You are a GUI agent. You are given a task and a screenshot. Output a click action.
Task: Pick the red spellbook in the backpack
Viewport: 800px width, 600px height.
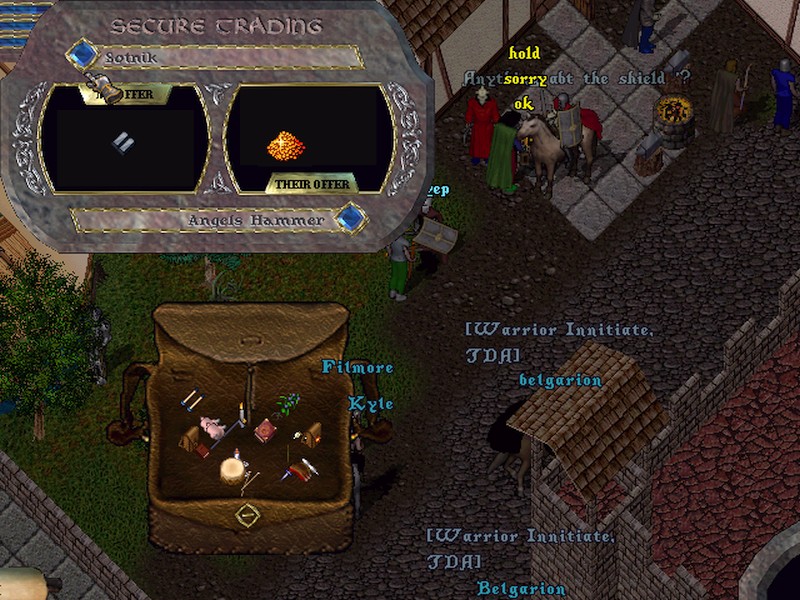point(265,430)
